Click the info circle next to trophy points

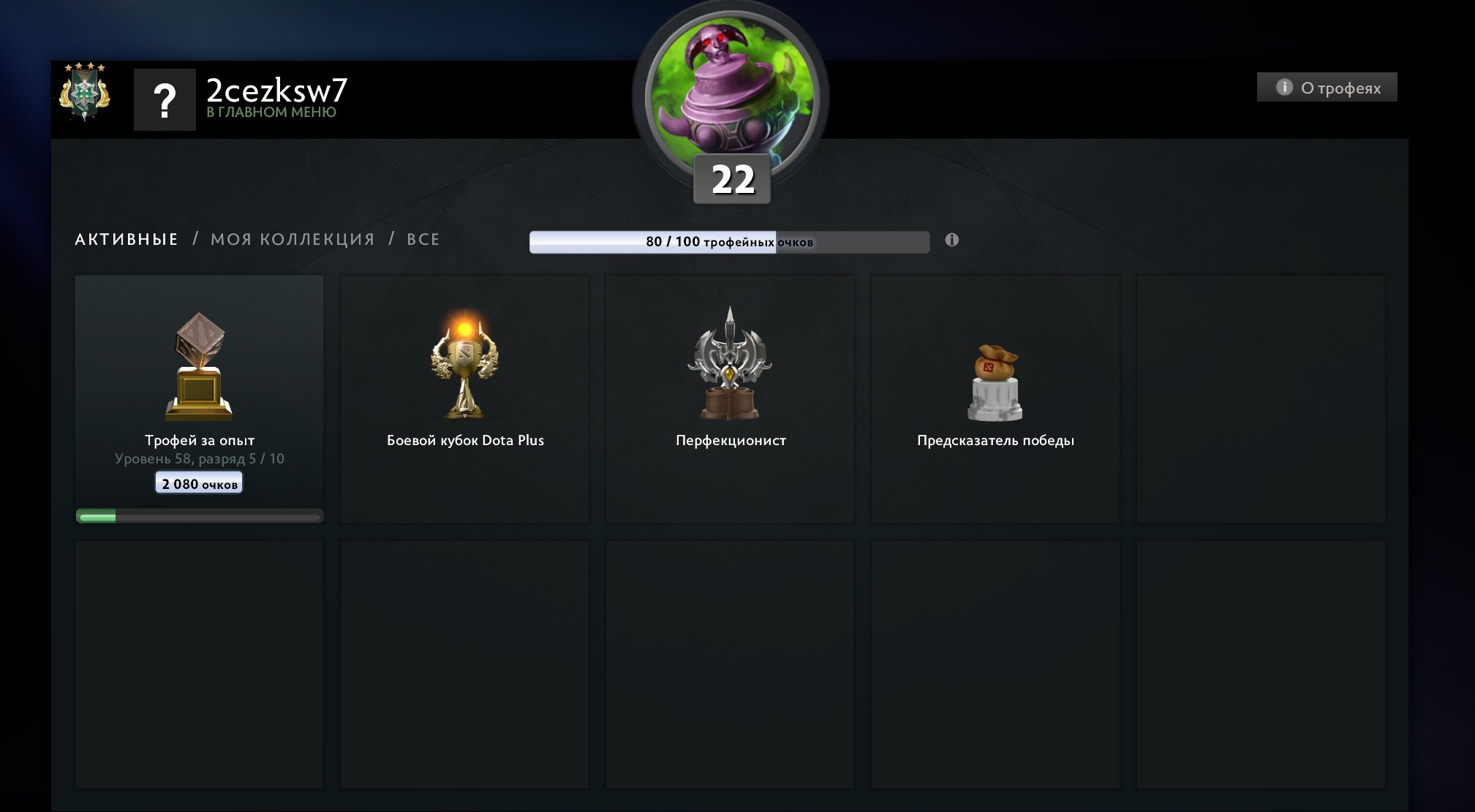coord(951,239)
